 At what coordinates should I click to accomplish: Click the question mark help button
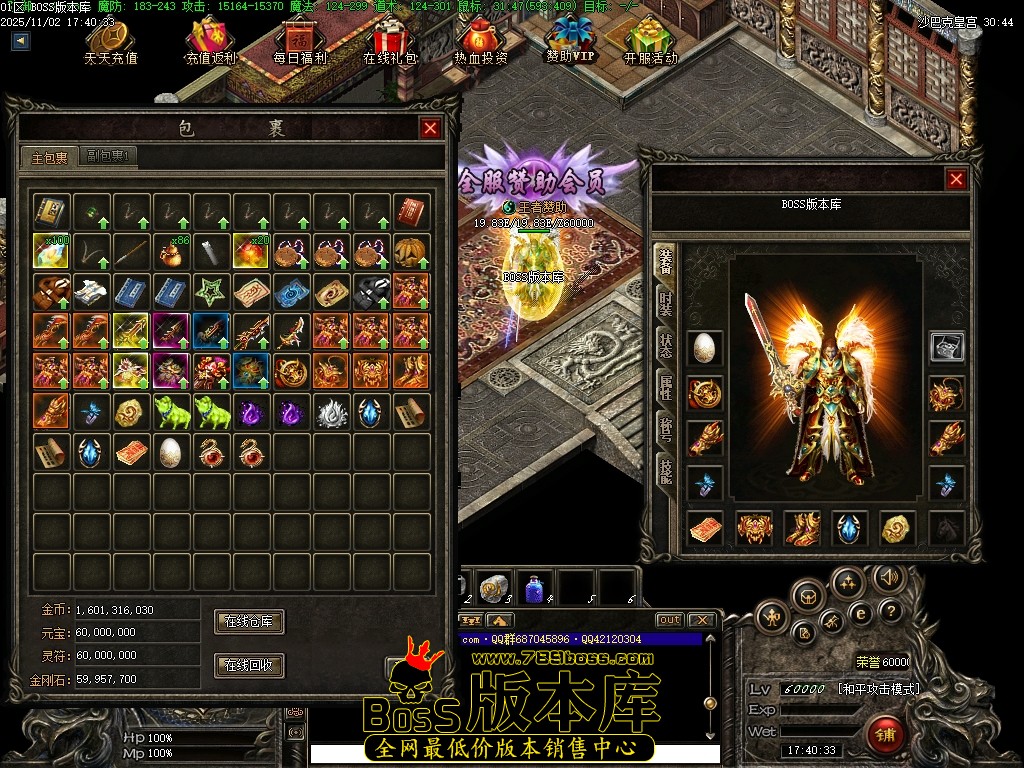890,610
